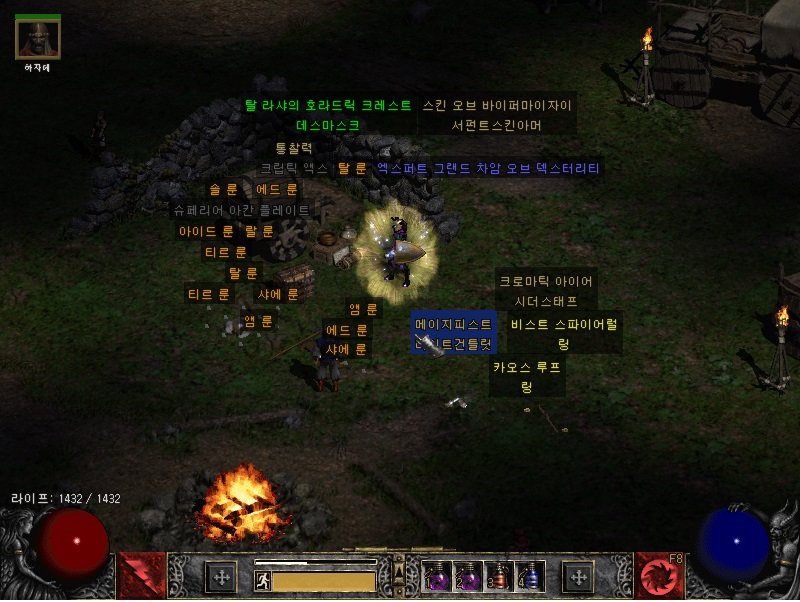Pick up the 서펀트스킨아머 item label
This screenshot has width=800, height=602.
click(x=497, y=125)
